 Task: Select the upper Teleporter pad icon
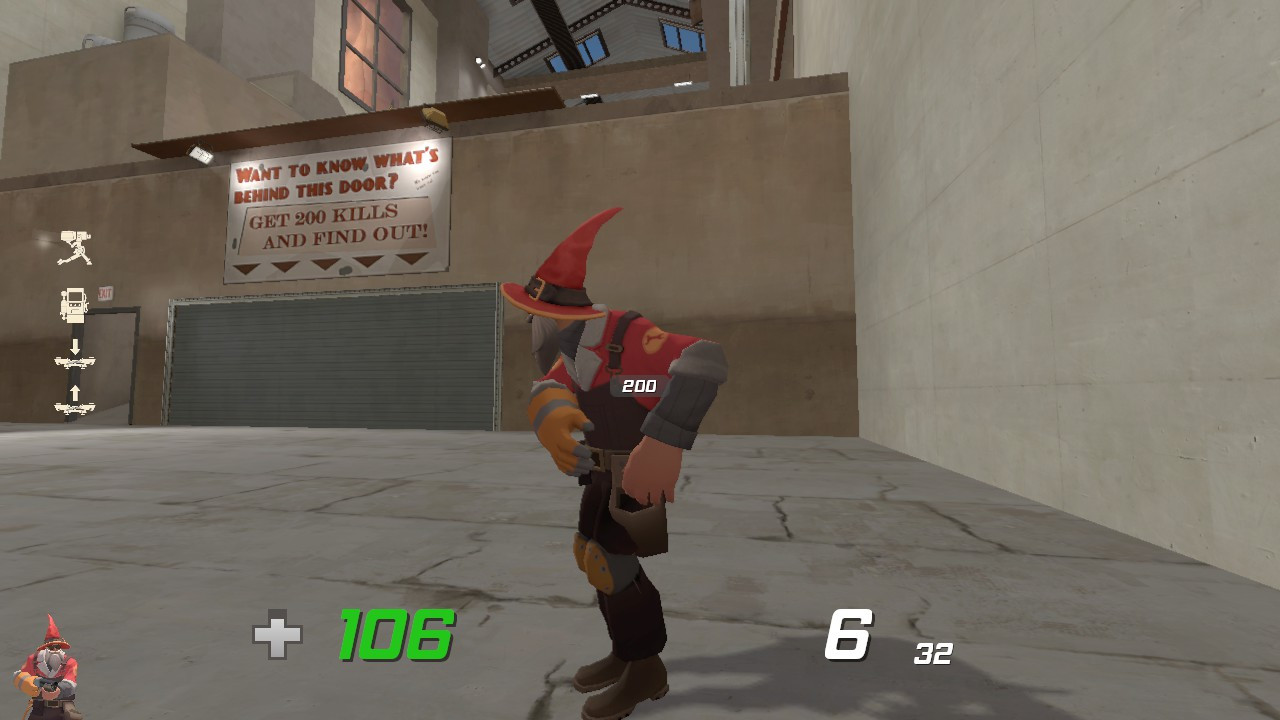[x=75, y=362]
